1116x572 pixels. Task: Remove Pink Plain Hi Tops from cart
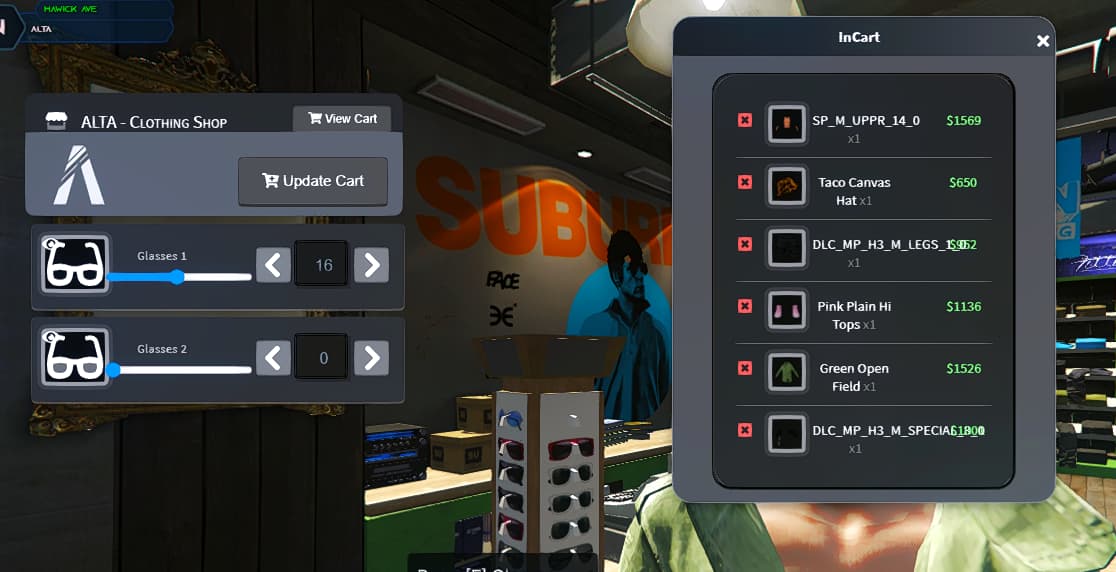tap(745, 306)
